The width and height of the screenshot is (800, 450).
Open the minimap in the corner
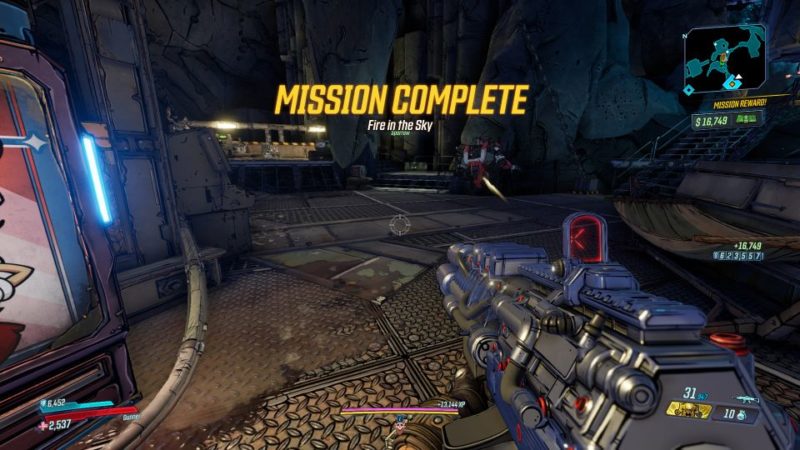click(725, 60)
